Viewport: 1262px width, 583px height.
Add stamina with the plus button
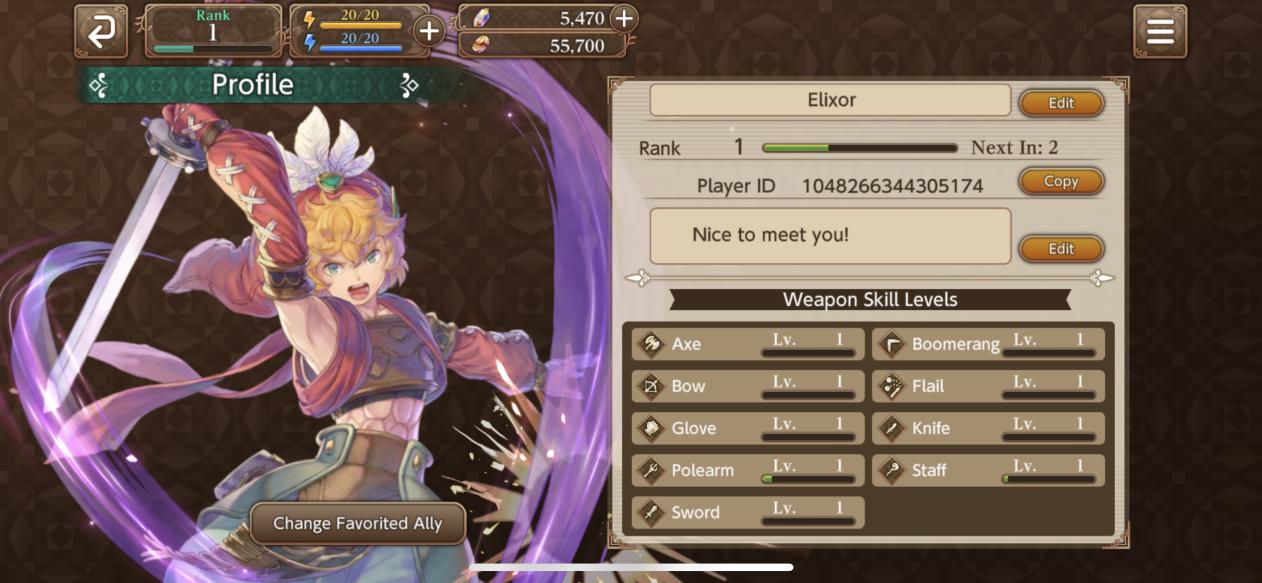tap(429, 31)
